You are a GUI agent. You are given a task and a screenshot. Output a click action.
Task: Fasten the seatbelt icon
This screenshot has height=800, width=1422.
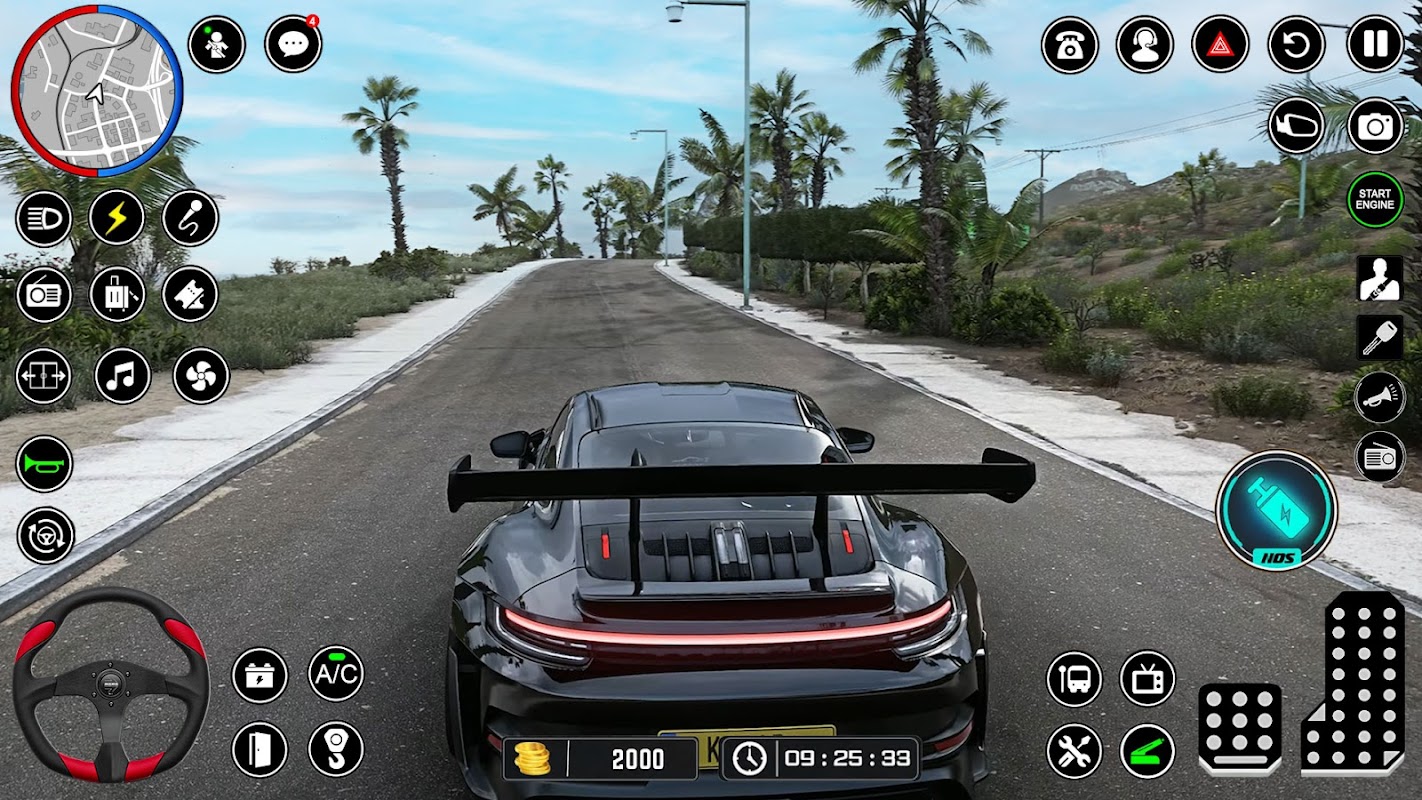point(1379,278)
